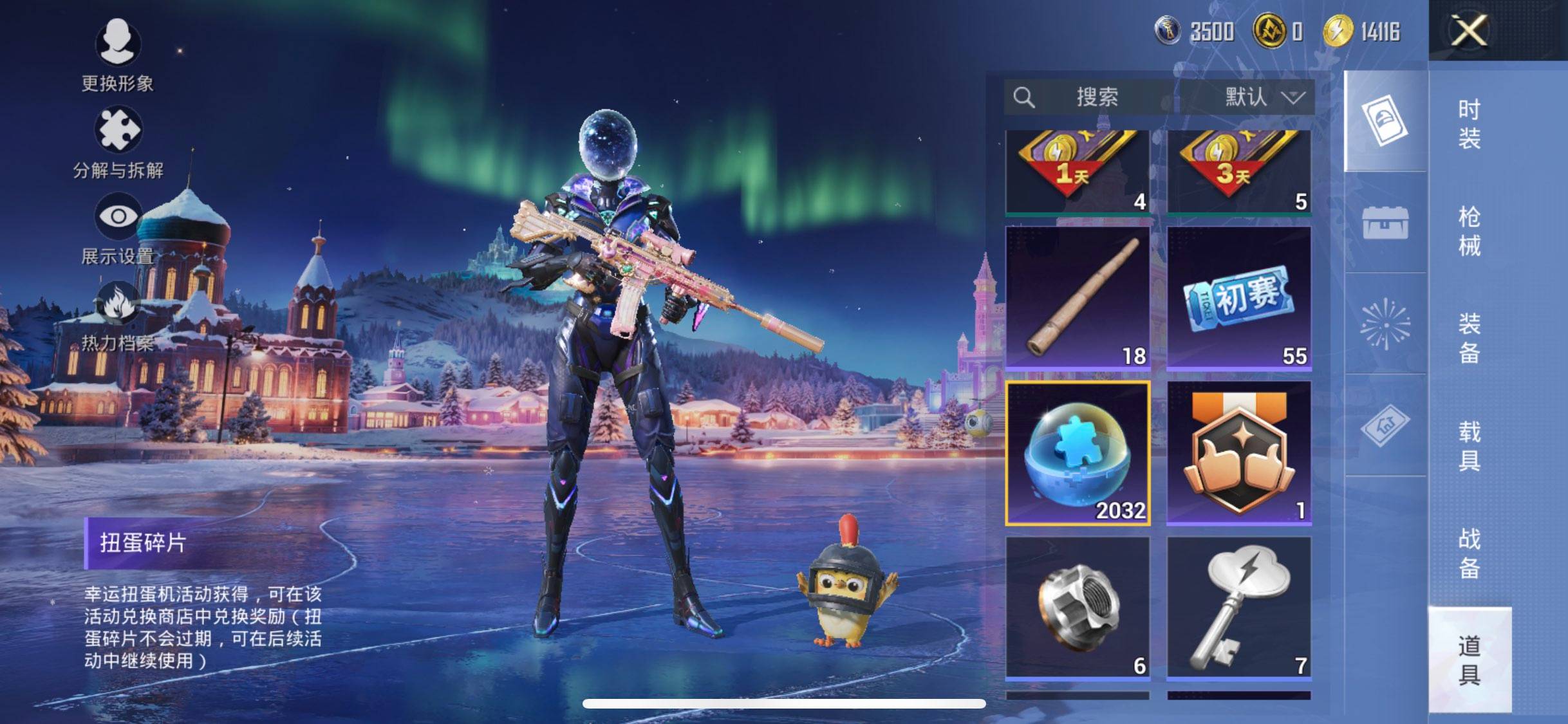Open 展示设置 display settings
The height and width of the screenshot is (724, 1568).
(x=118, y=228)
